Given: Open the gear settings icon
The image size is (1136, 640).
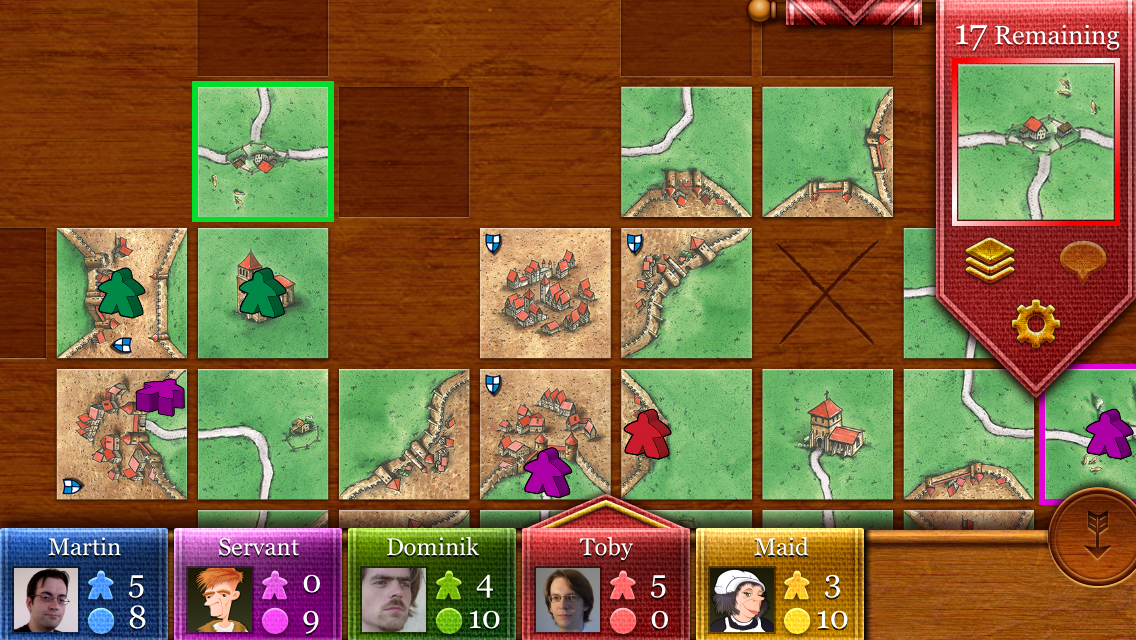Looking at the screenshot, I should [1035, 322].
